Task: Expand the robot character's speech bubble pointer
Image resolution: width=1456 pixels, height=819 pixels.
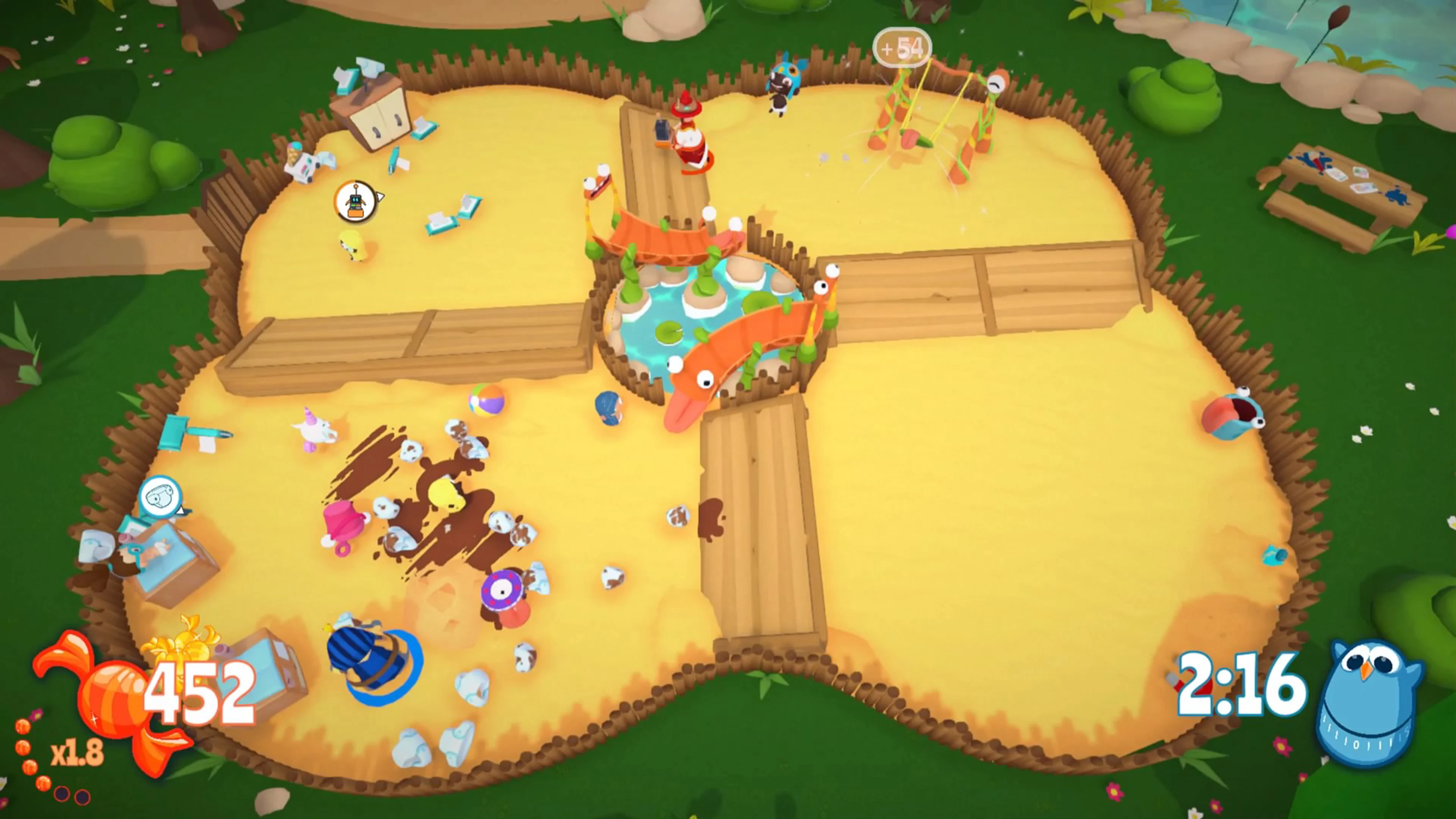Action: point(380,197)
